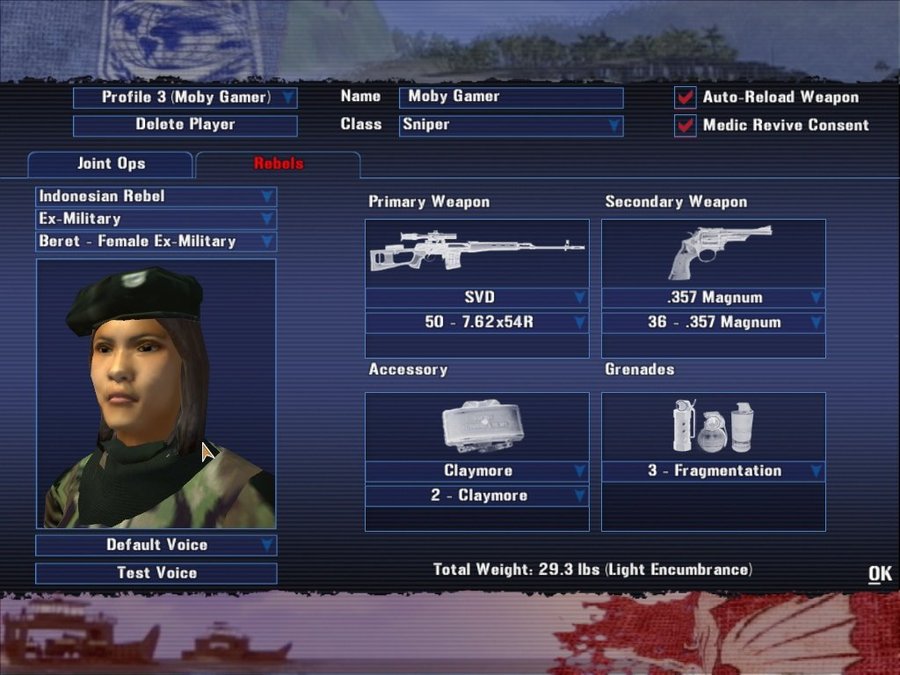Toggle the Medic Revive Consent checkbox
The width and height of the screenshot is (900, 675).
[x=685, y=126]
